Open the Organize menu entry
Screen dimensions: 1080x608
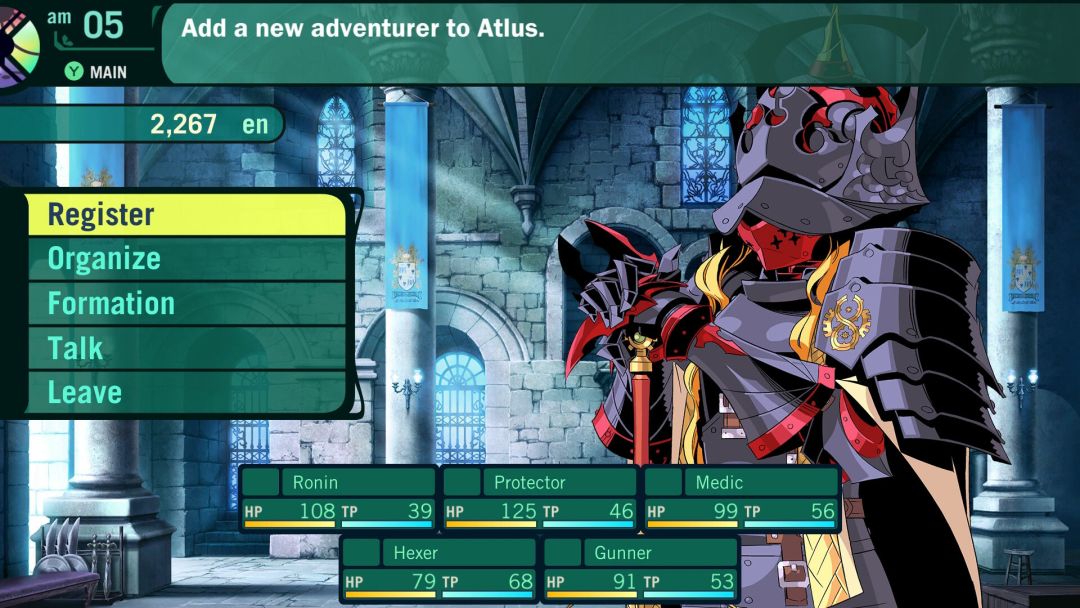coord(185,259)
